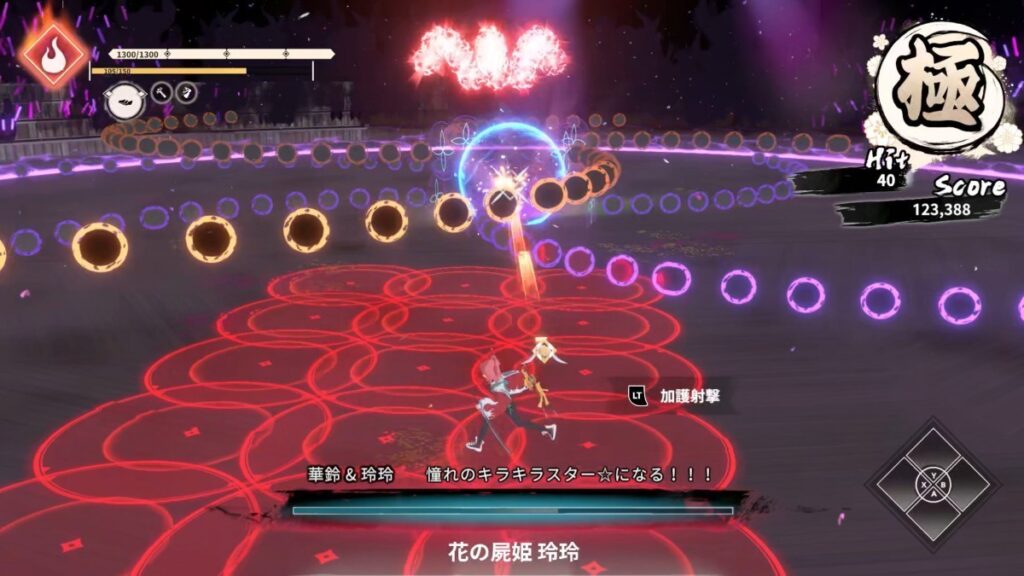This screenshot has width=1024, height=576.
Task: Click the bottle buff icon
Action: point(185,93)
